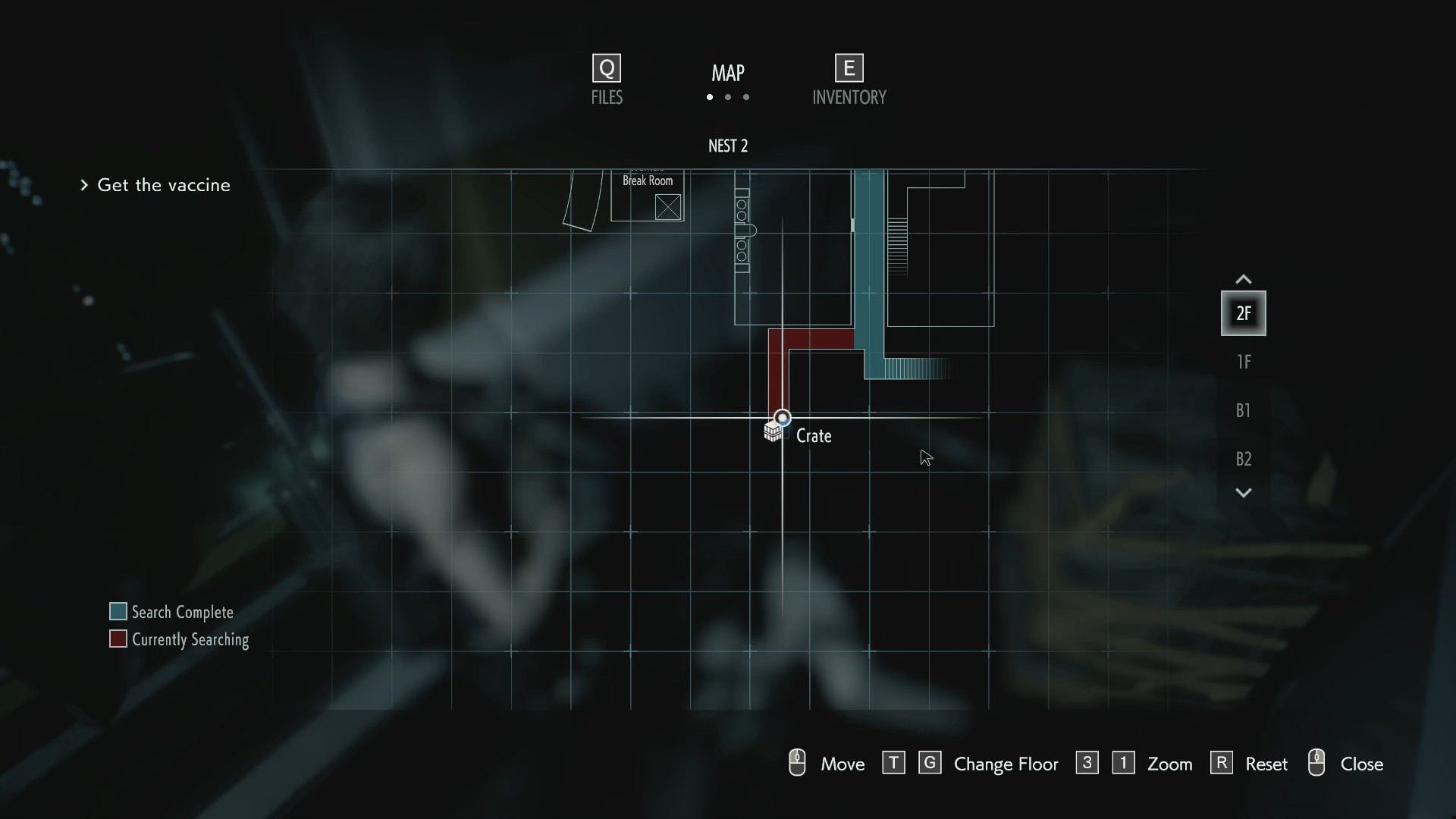Switch to the INVENTORY tab
Screen dimensions: 1456x819
[849, 97]
